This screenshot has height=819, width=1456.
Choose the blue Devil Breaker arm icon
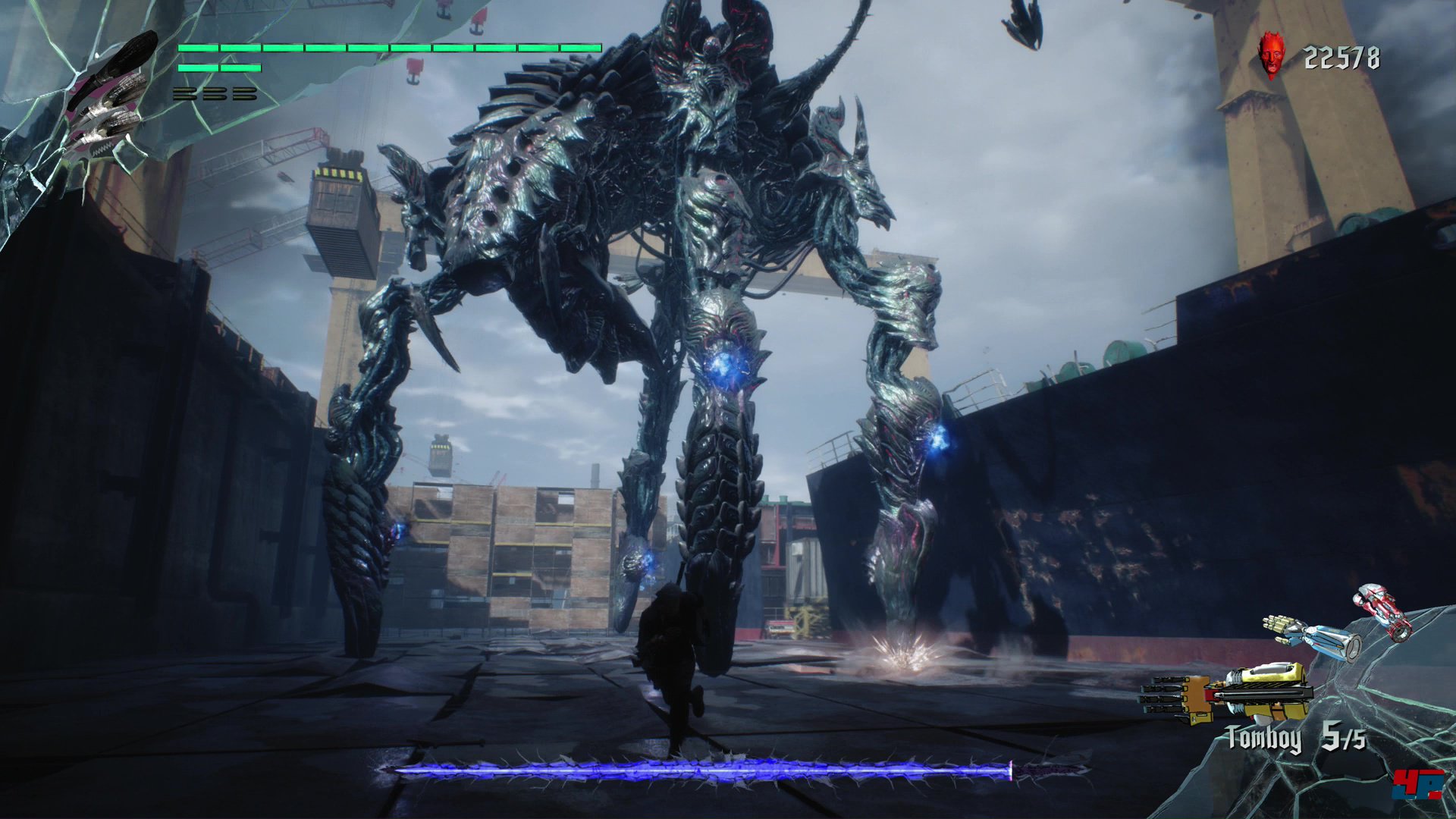1313,634
